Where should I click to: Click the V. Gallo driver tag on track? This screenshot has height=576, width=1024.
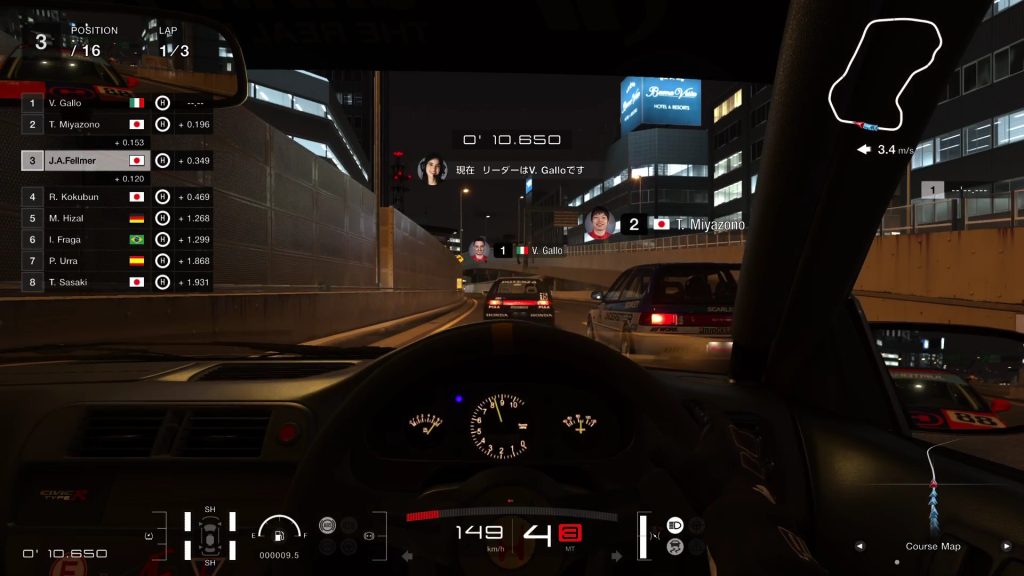(x=535, y=250)
